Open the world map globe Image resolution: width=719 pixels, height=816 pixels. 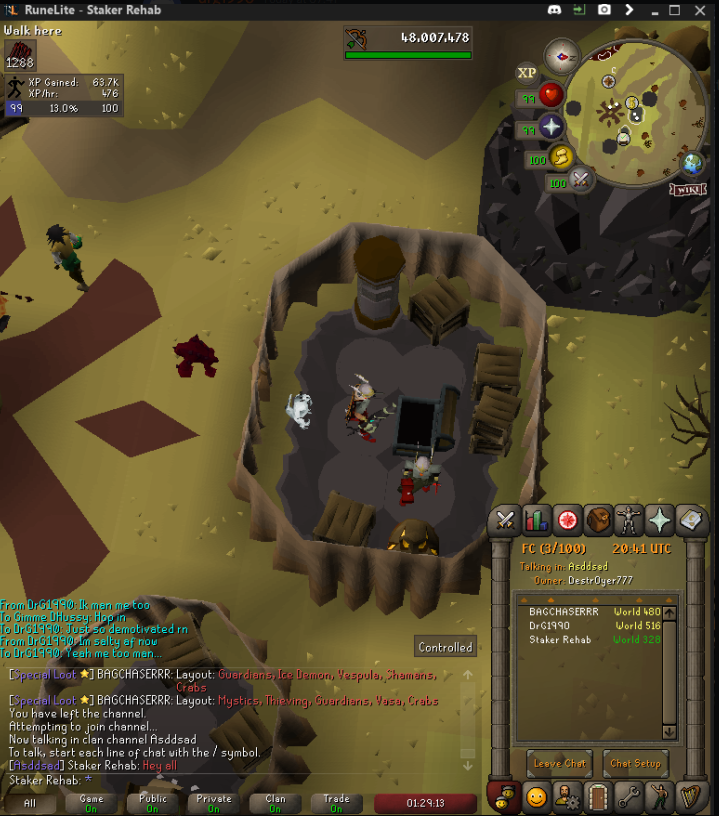[692, 163]
